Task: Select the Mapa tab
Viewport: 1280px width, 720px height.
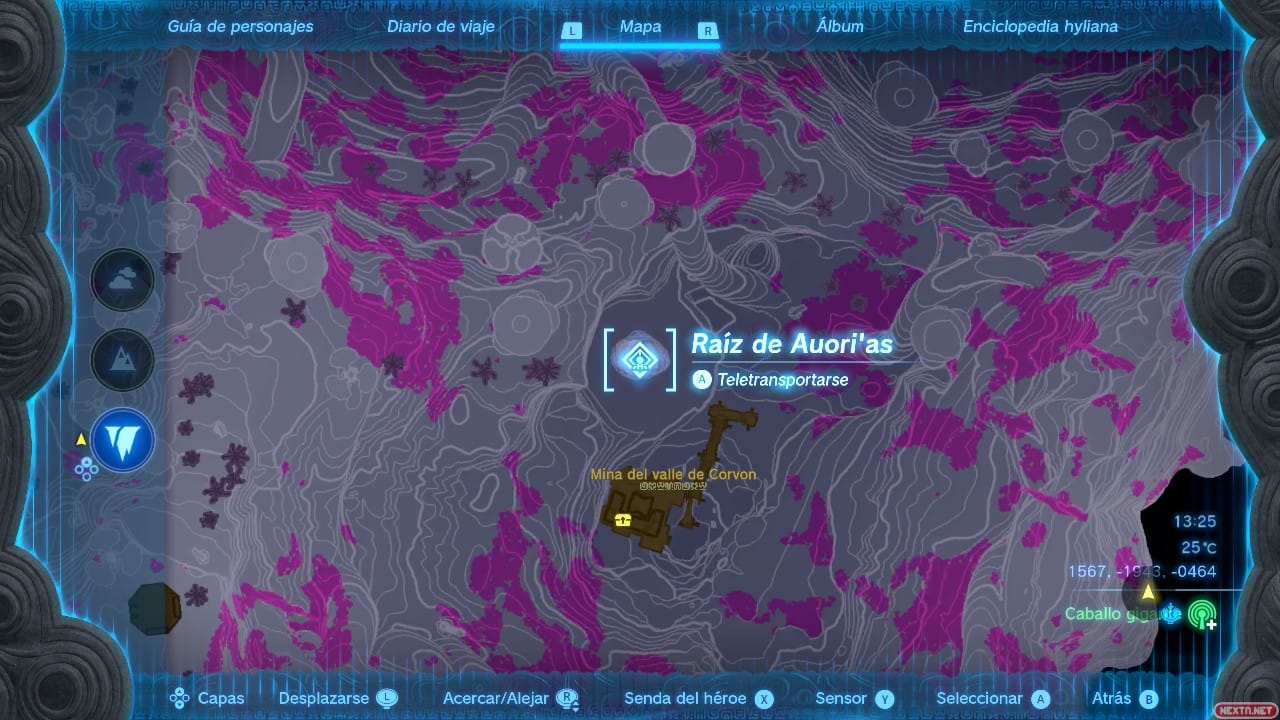Action: click(640, 27)
